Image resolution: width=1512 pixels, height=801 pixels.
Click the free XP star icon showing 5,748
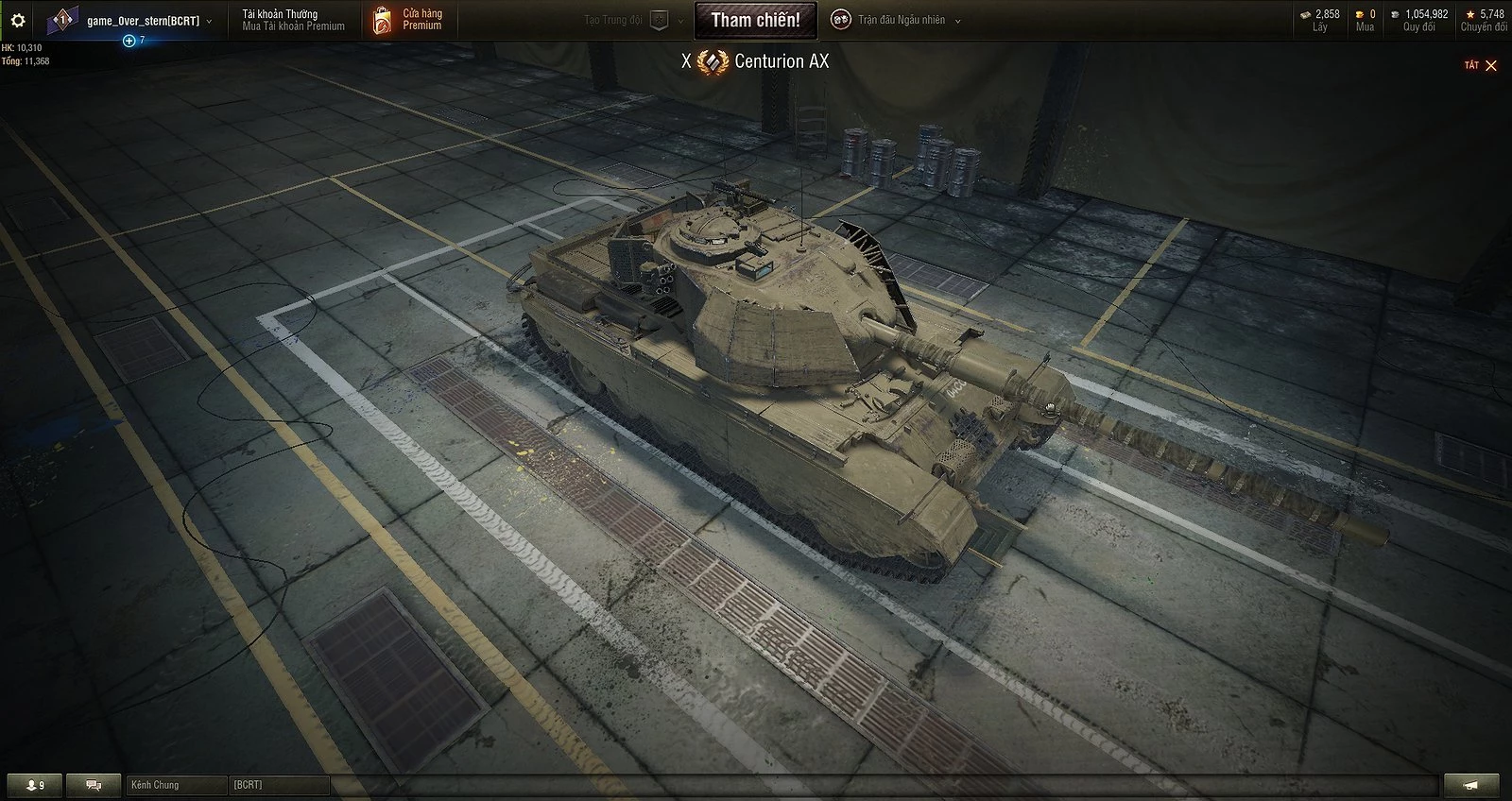(x=1471, y=14)
